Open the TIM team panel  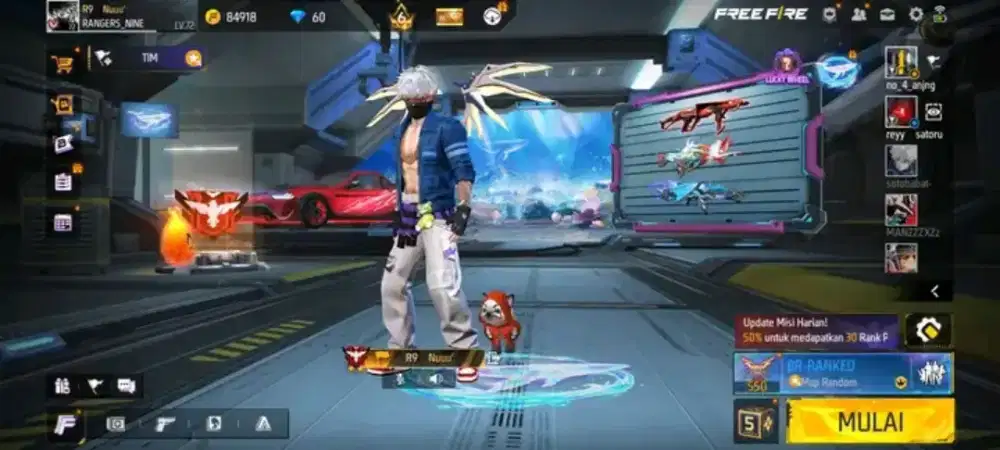click(150, 59)
